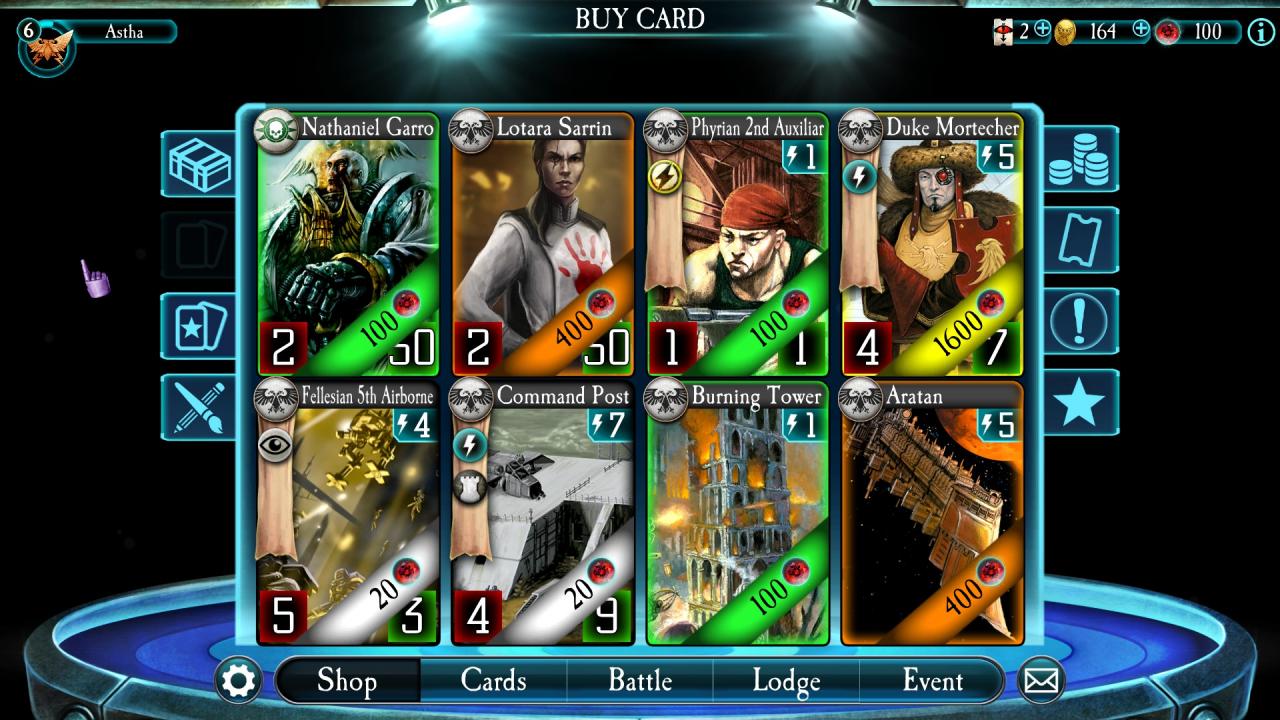The width and height of the screenshot is (1280, 720).
Task: Check the mail envelope icon
Action: pyautogui.click(x=1041, y=681)
